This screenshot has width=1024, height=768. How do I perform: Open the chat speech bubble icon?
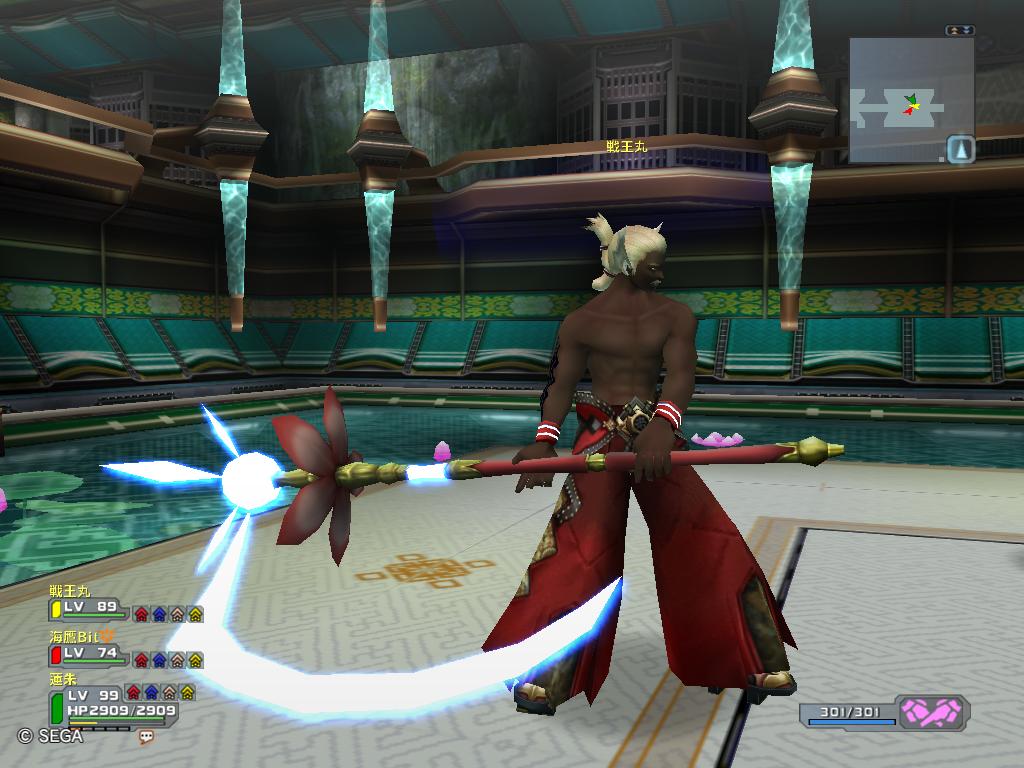point(148,736)
